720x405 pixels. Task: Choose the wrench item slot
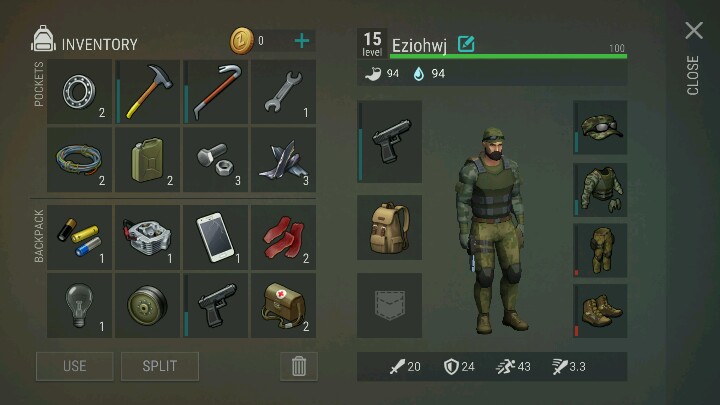pos(283,92)
